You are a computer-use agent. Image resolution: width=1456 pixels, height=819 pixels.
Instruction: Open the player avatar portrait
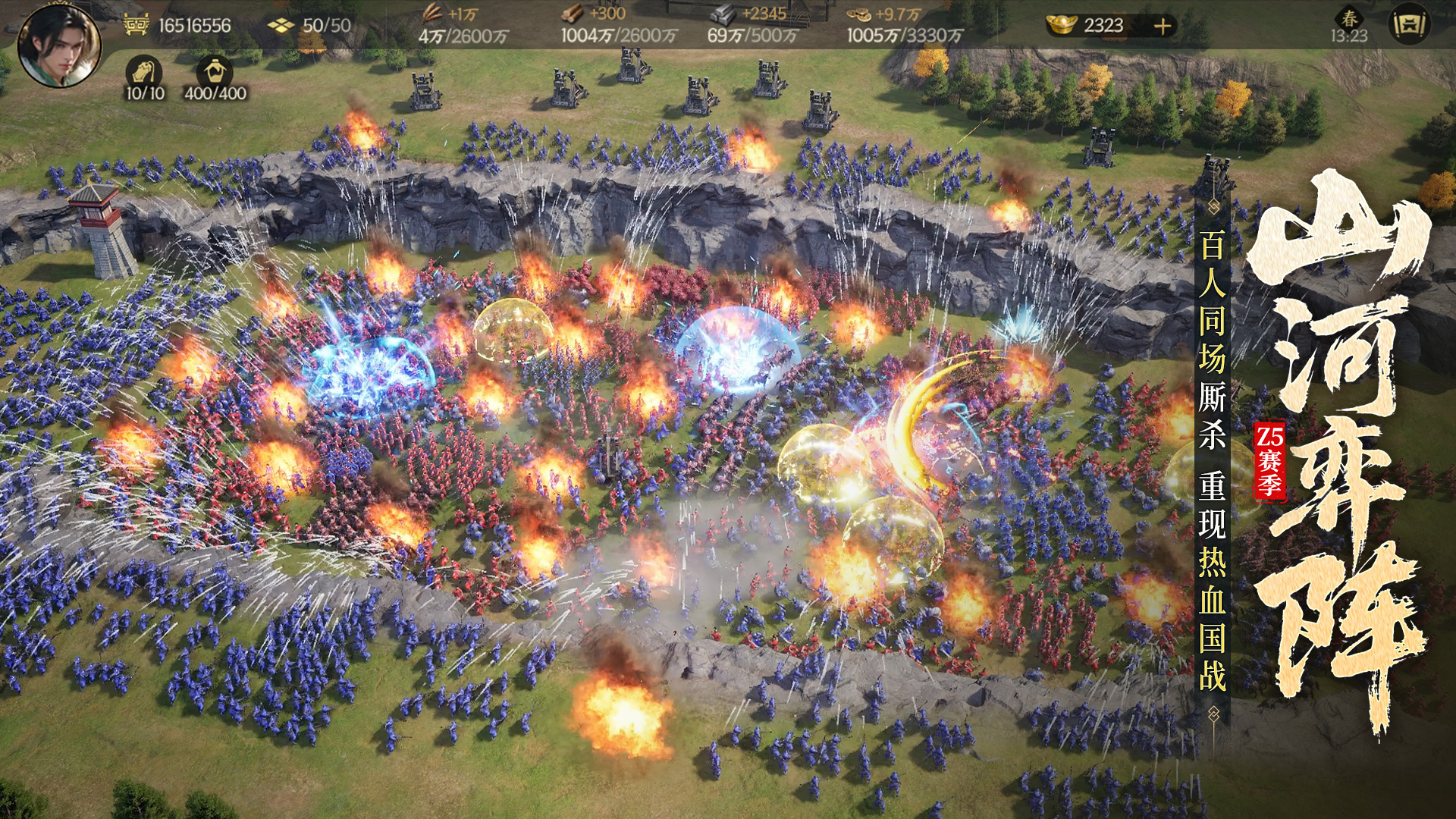[58, 45]
